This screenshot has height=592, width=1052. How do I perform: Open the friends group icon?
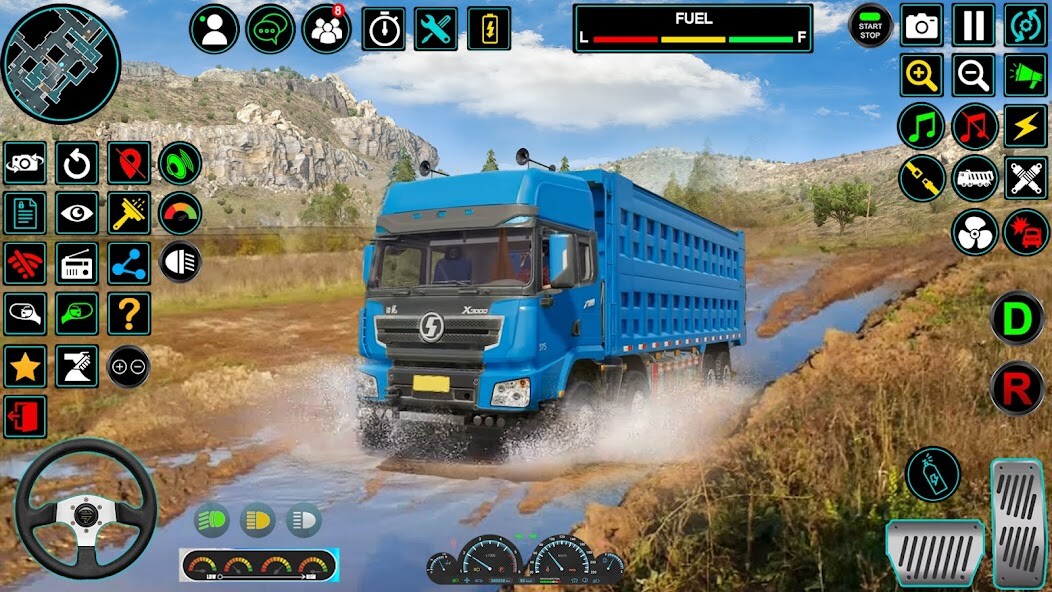click(x=326, y=29)
